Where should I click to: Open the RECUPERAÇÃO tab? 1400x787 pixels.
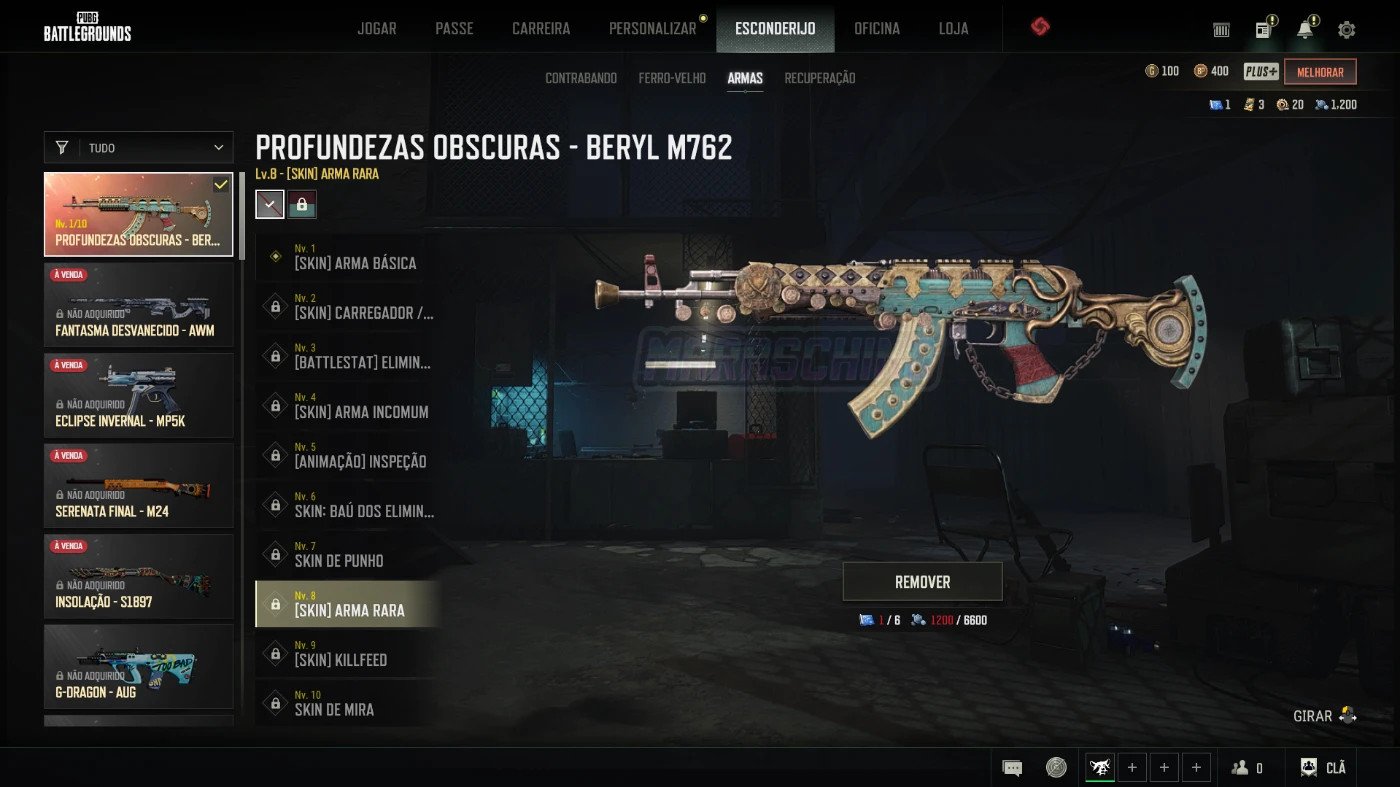point(820,78)
